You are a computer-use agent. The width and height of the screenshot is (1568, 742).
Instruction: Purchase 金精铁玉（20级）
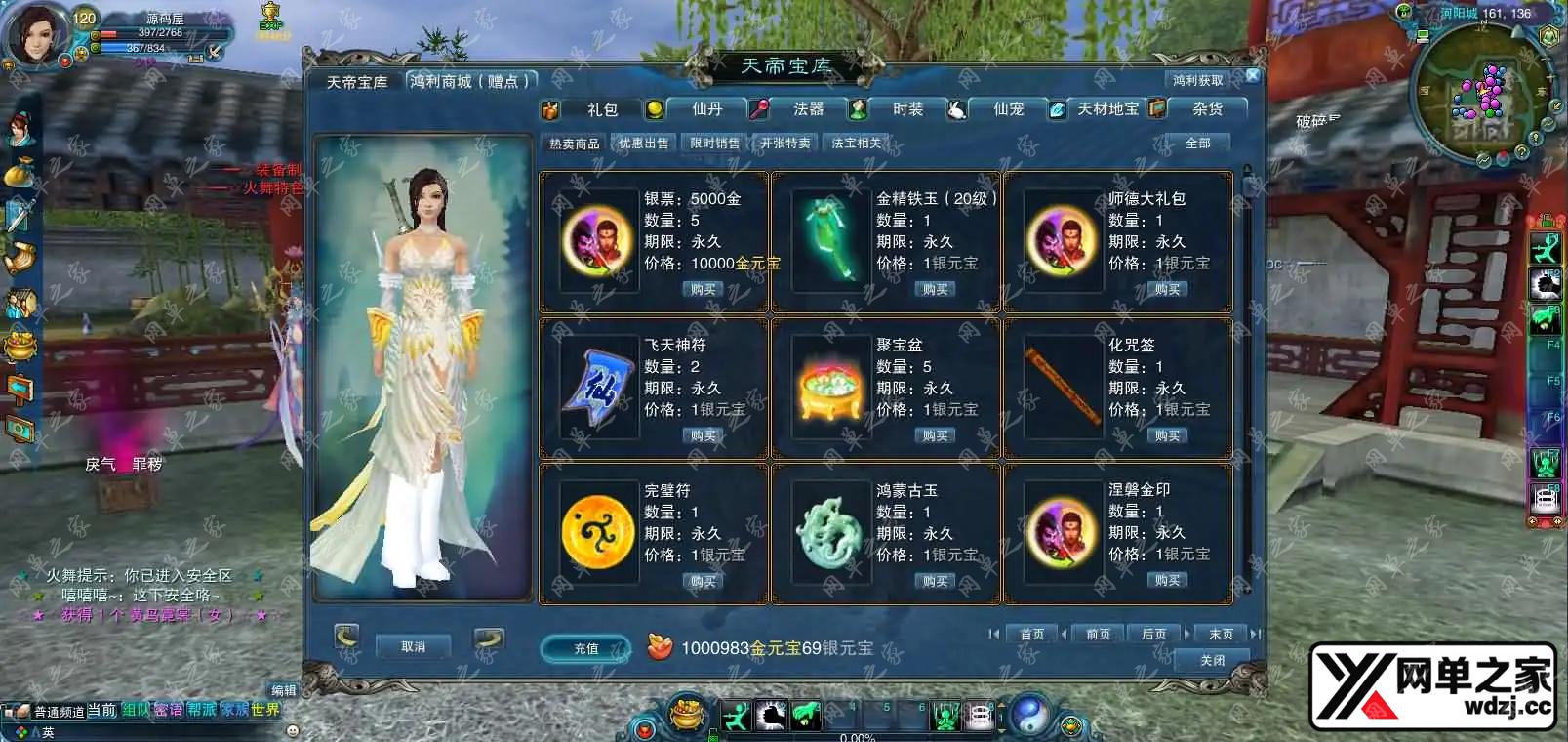pyautogui.click(x=935, y=290)
